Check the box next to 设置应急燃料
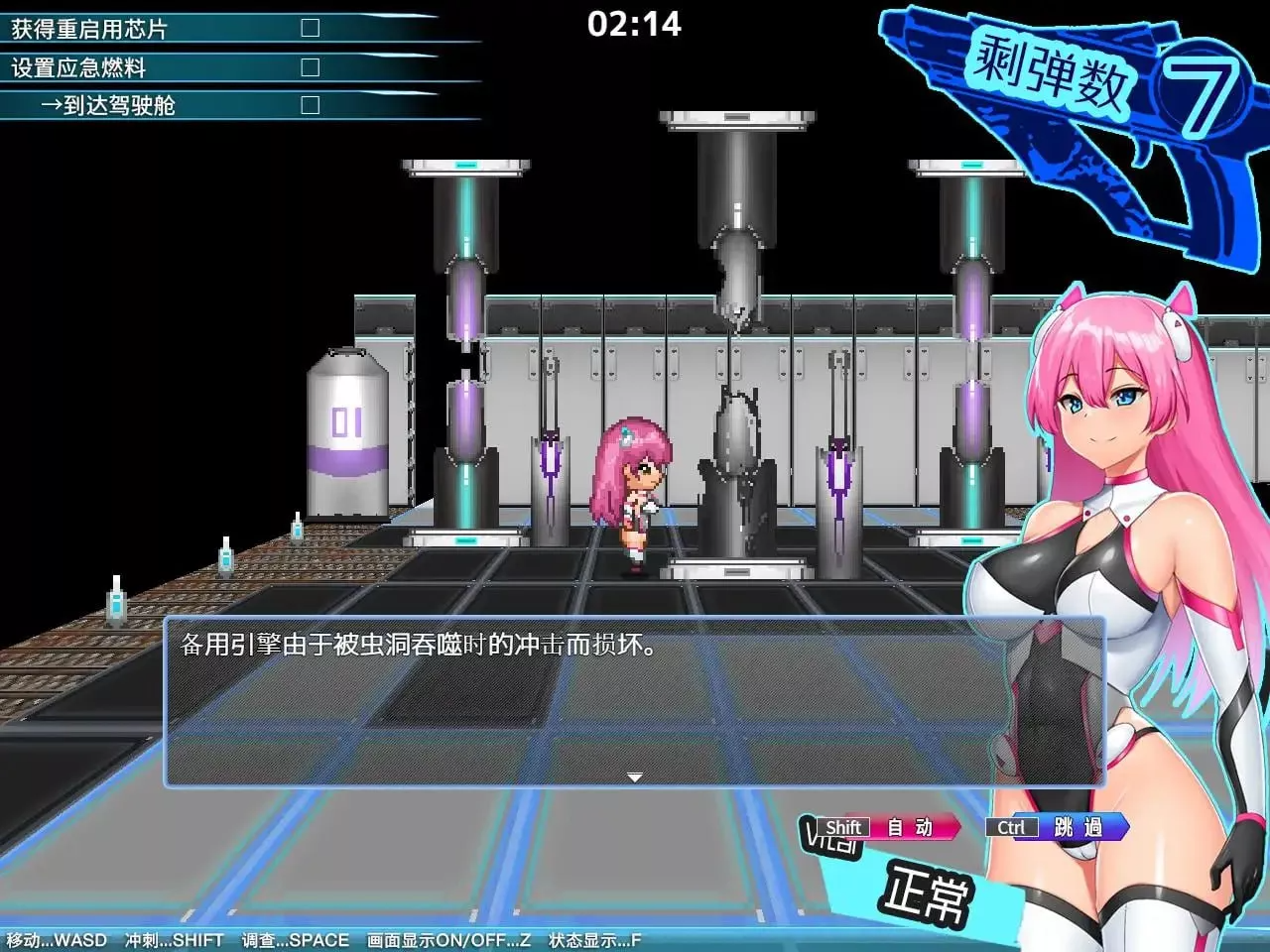 tap(311, 66)
